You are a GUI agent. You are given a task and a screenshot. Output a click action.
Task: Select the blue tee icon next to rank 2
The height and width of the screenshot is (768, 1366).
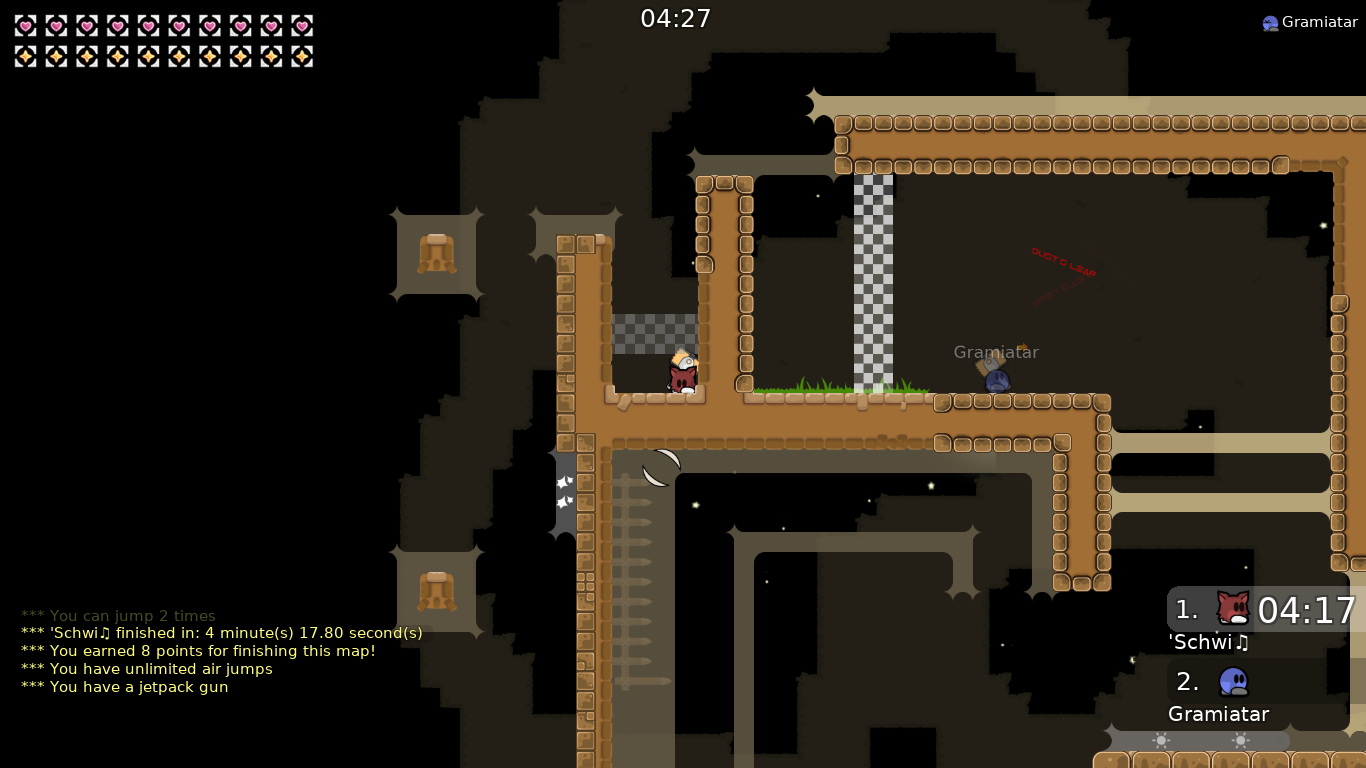[1232, 681]
